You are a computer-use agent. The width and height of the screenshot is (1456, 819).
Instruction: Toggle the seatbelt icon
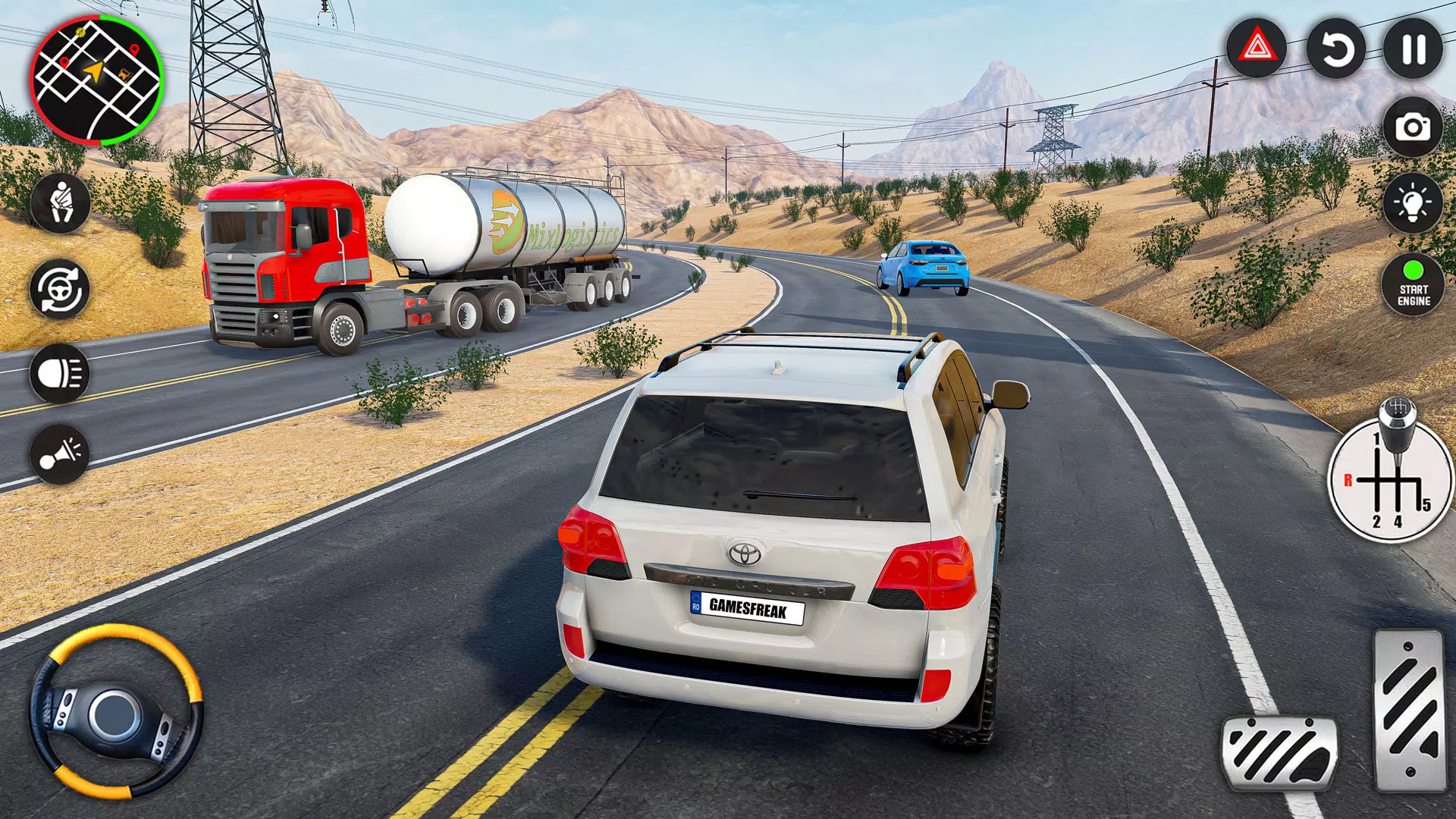[x=60, y=202]
